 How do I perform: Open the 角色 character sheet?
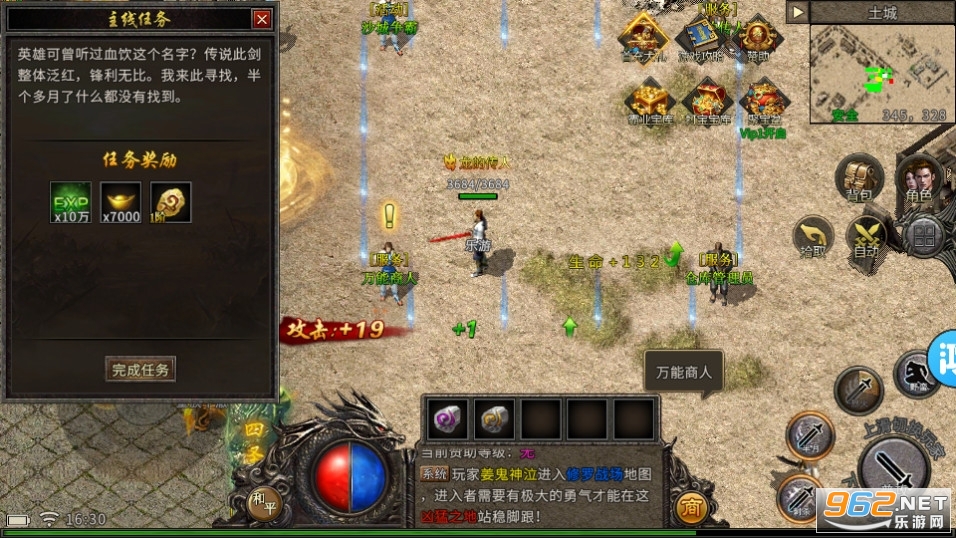tap(917, 178)
